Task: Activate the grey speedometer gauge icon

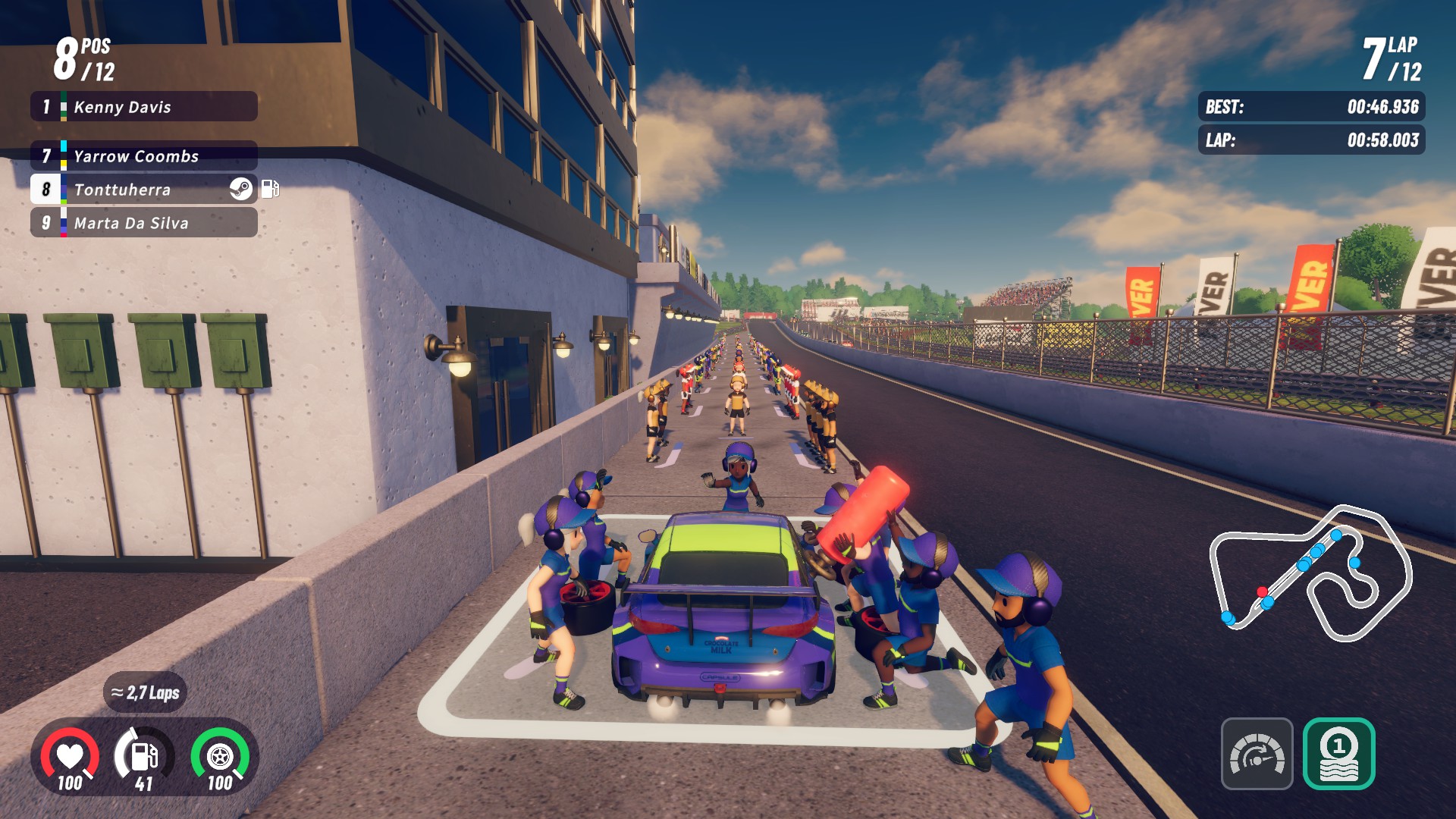Action: click(1257, 754)
